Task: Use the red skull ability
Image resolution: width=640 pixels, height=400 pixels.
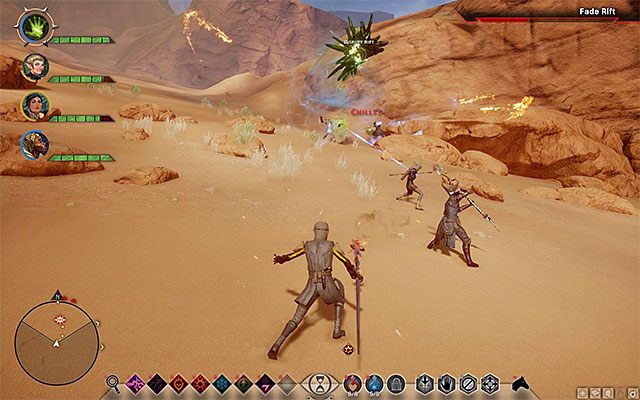Action: pyautogui.click(x=178, y=383)
